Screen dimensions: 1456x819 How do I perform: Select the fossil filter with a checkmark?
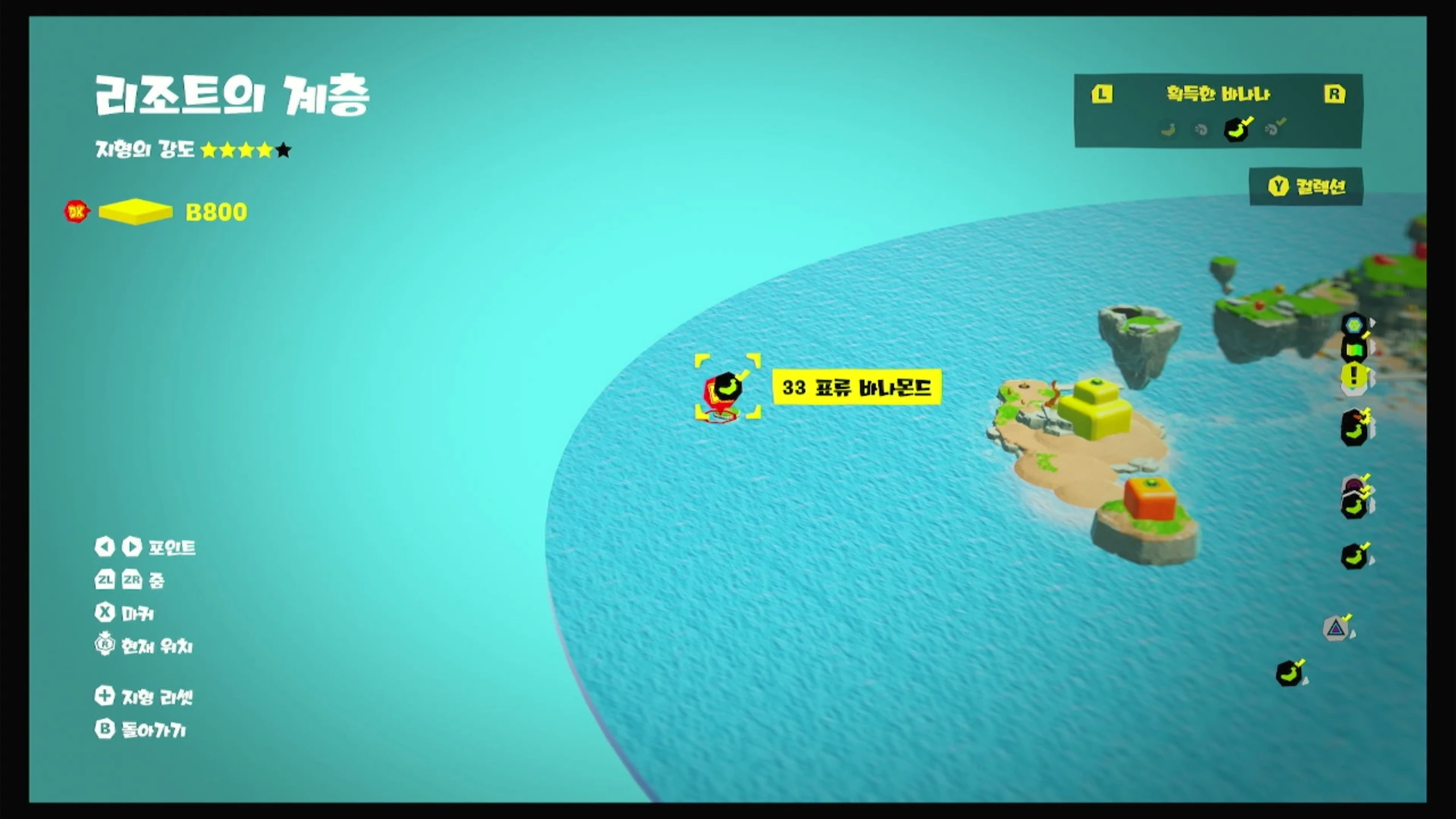(1273, 129)
